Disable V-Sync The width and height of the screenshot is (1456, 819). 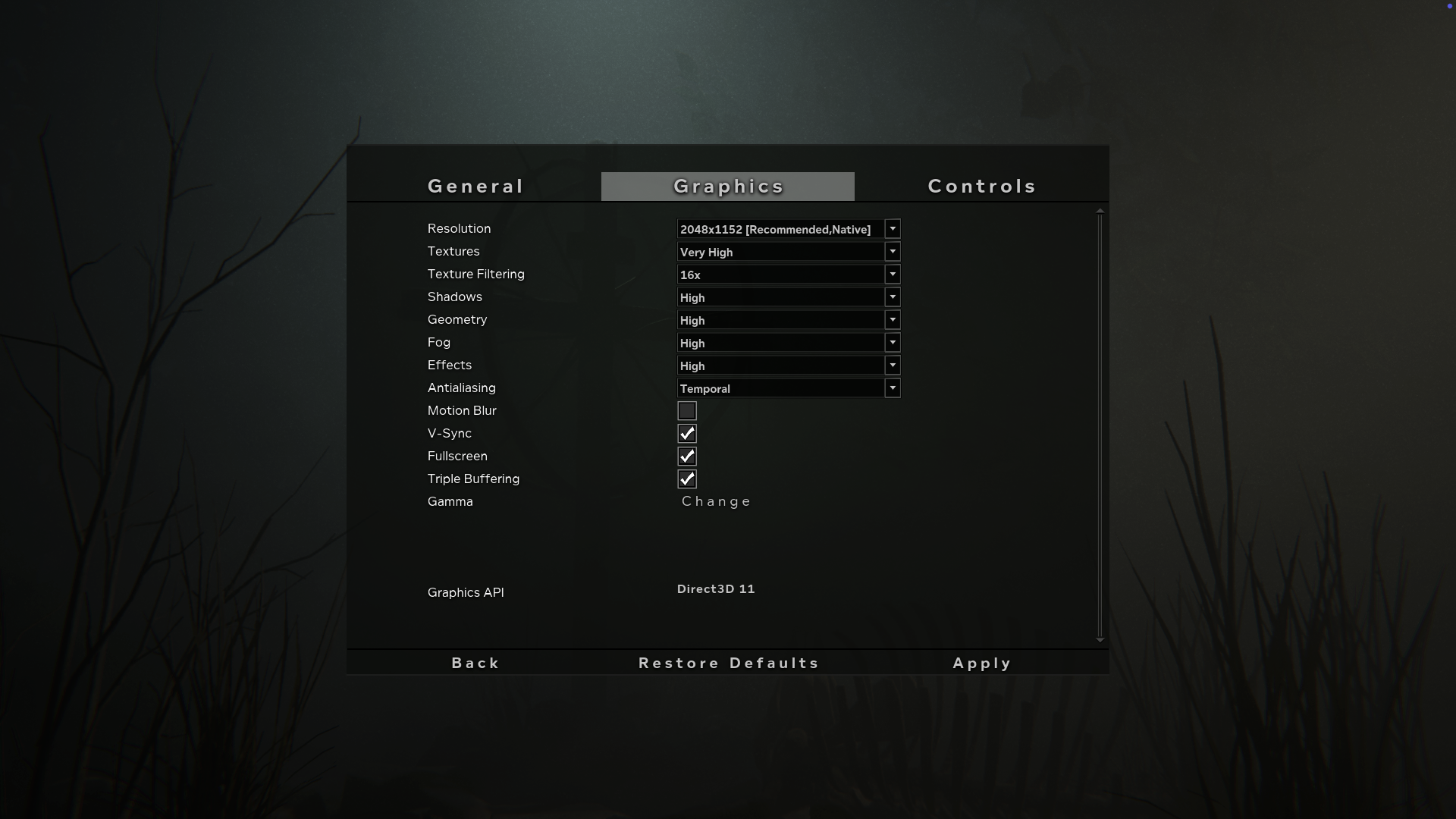(x=687, y=433)
